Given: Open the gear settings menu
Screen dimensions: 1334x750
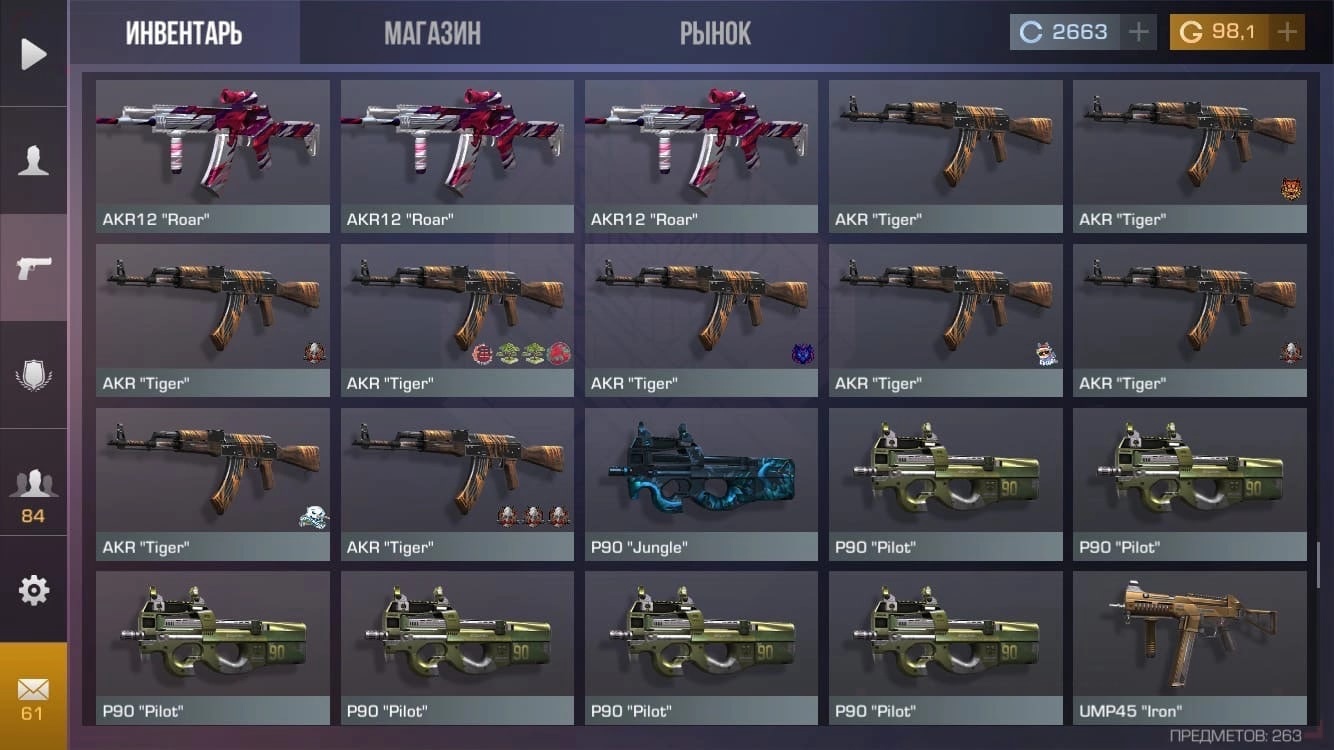Looking at the screenshot, I should [x=33, y=590].
